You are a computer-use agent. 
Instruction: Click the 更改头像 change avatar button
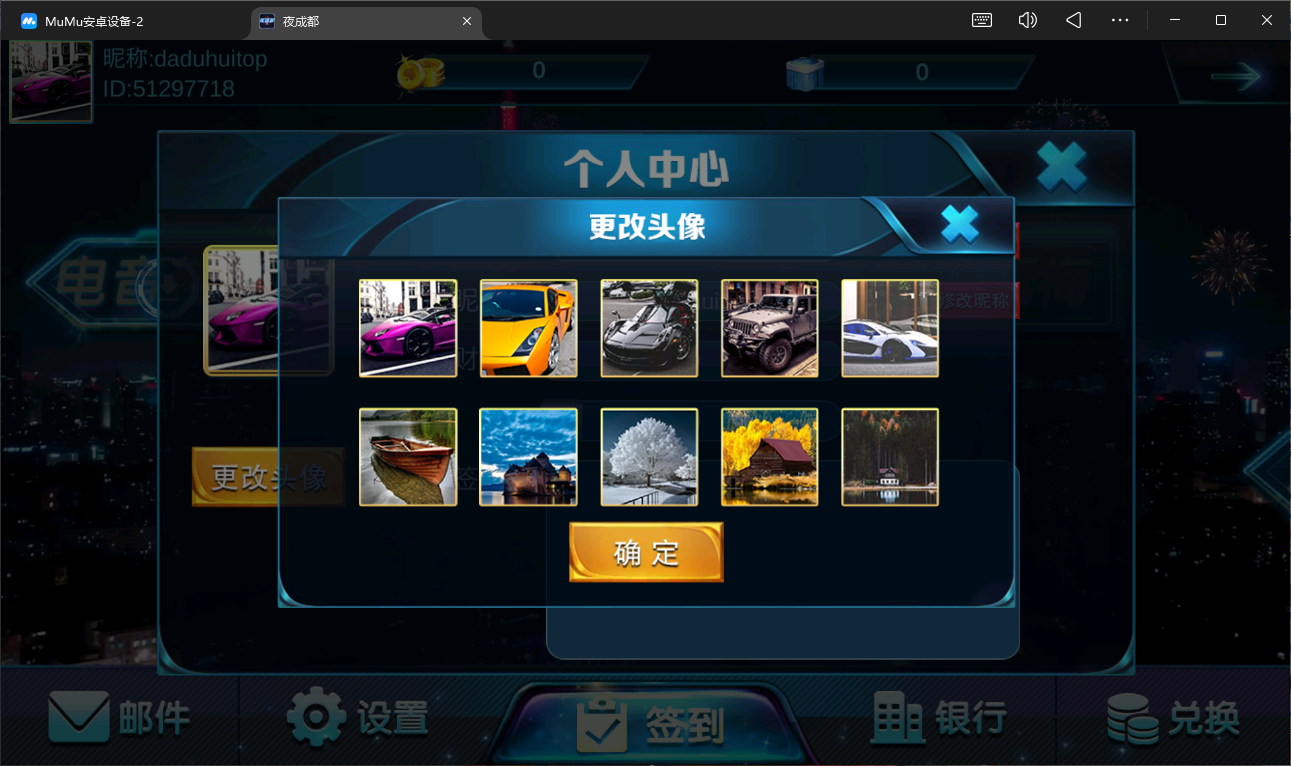tap(268, 477)
